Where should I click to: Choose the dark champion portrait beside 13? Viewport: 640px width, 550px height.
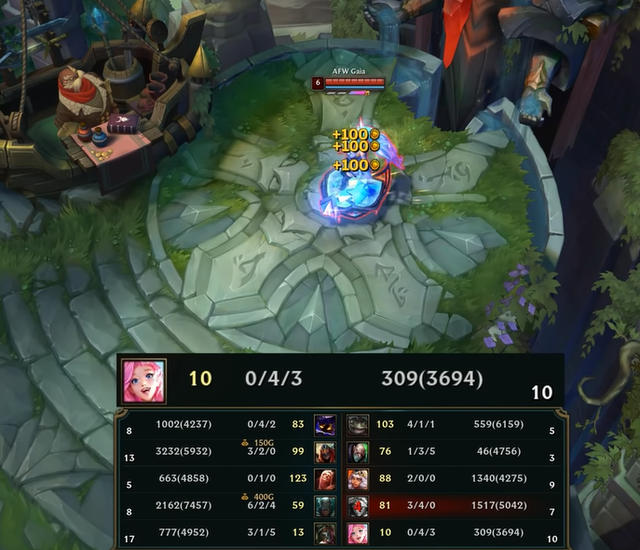(x=325, y=533)
